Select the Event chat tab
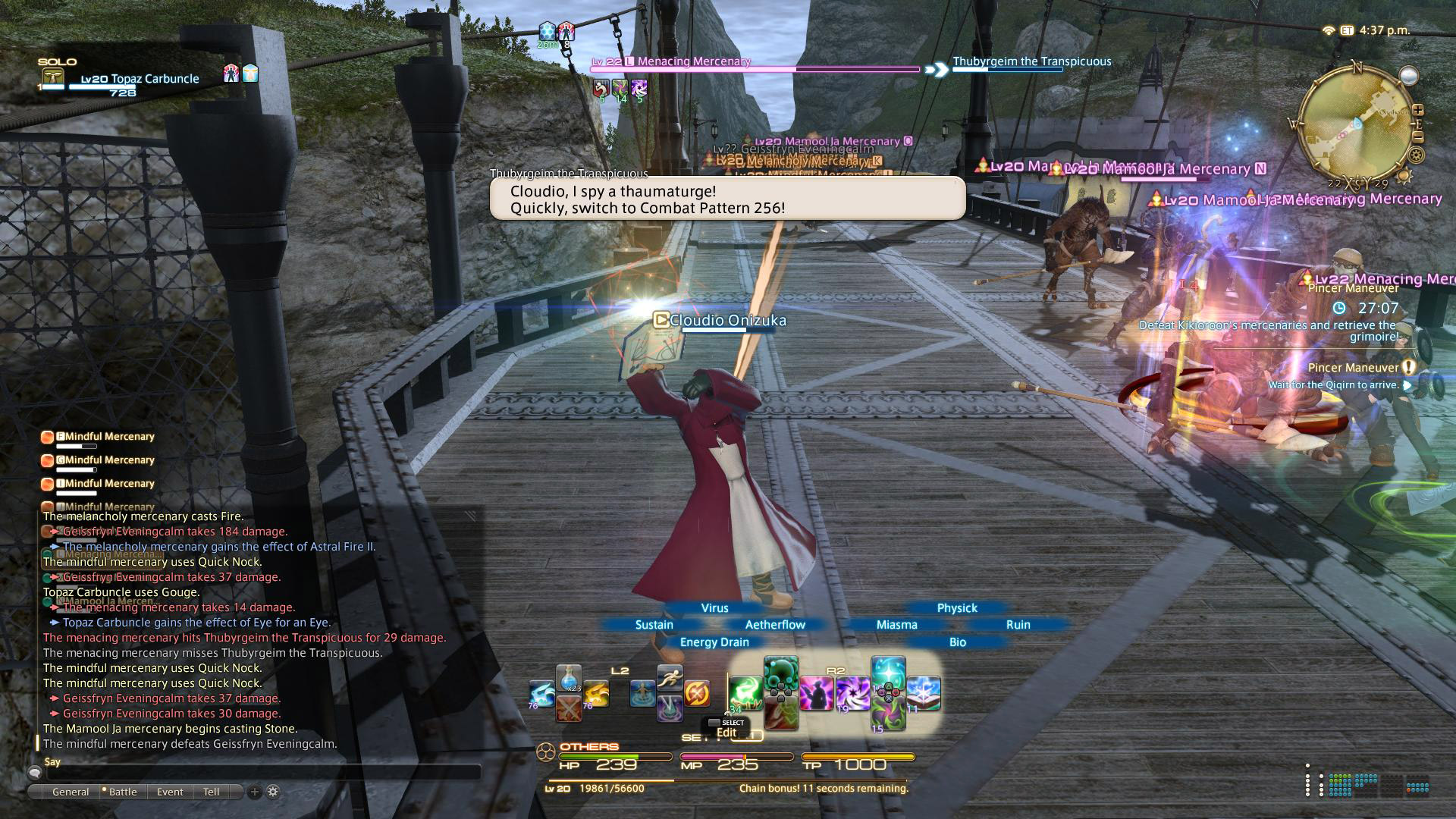This screenshot has width=1456, height=819. coord(170,792)
